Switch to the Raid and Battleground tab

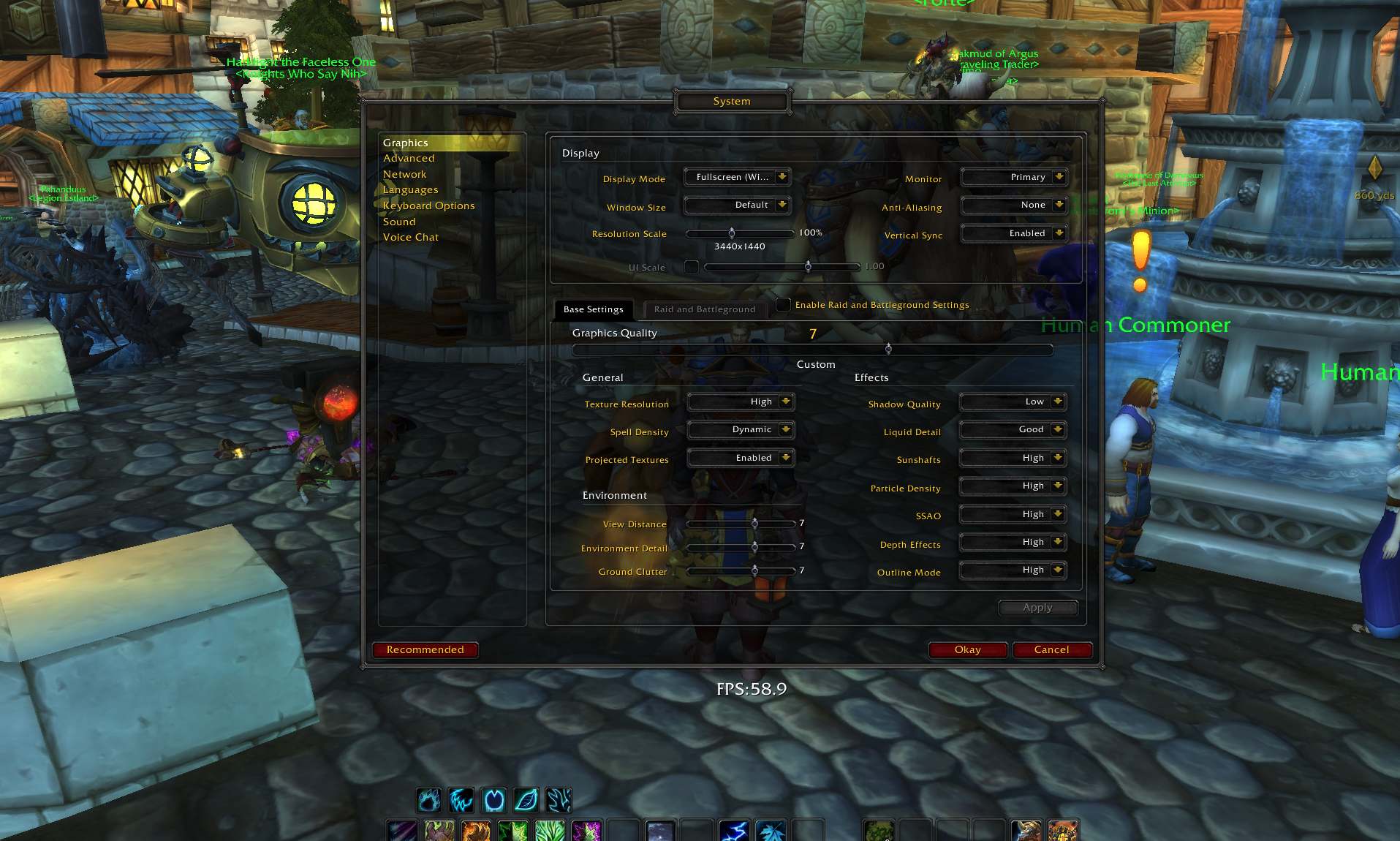(704, 309)
